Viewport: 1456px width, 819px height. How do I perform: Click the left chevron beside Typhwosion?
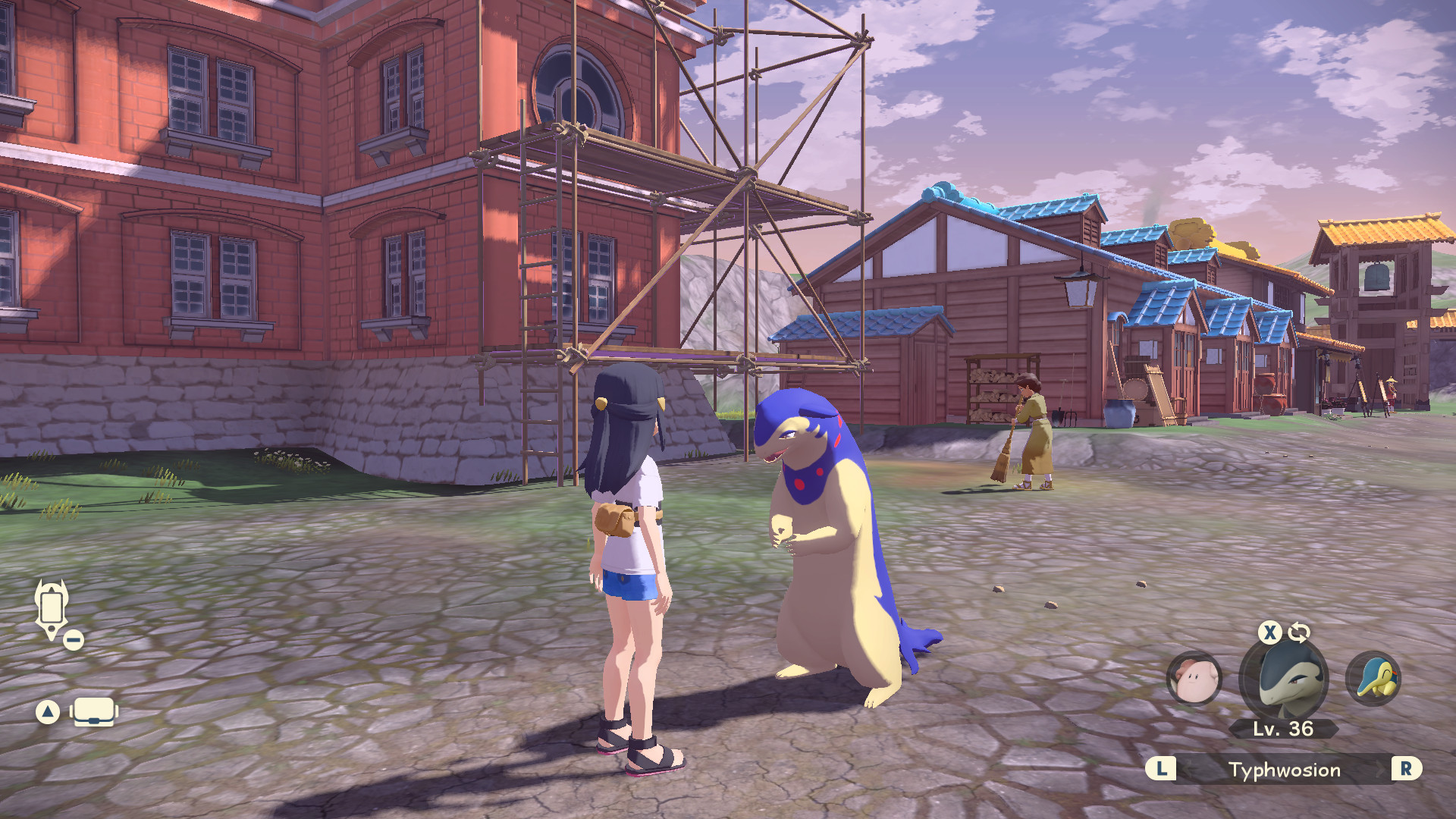[1188, 770]
